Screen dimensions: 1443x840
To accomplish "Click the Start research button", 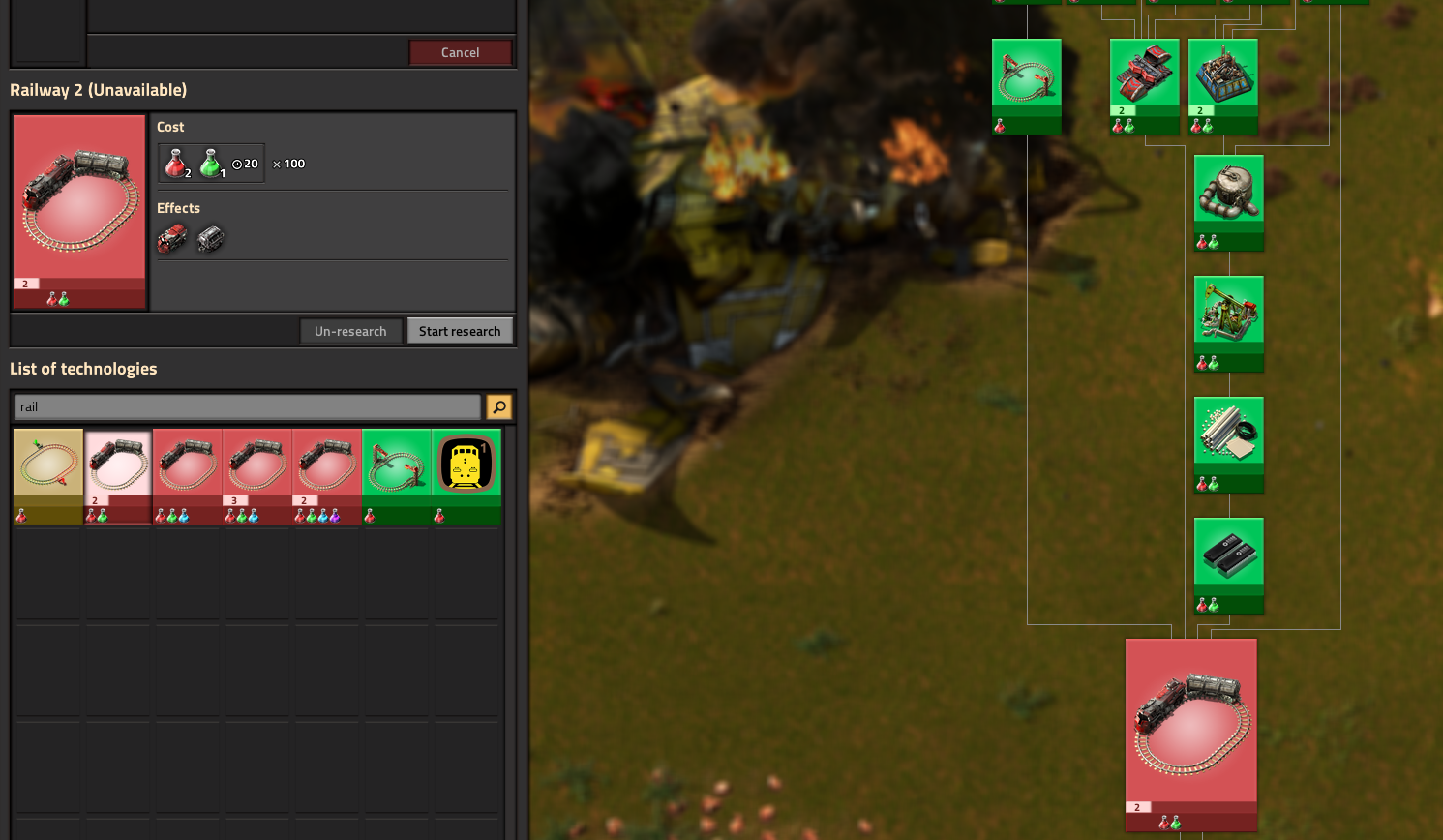I will click(x=461, y=330).
